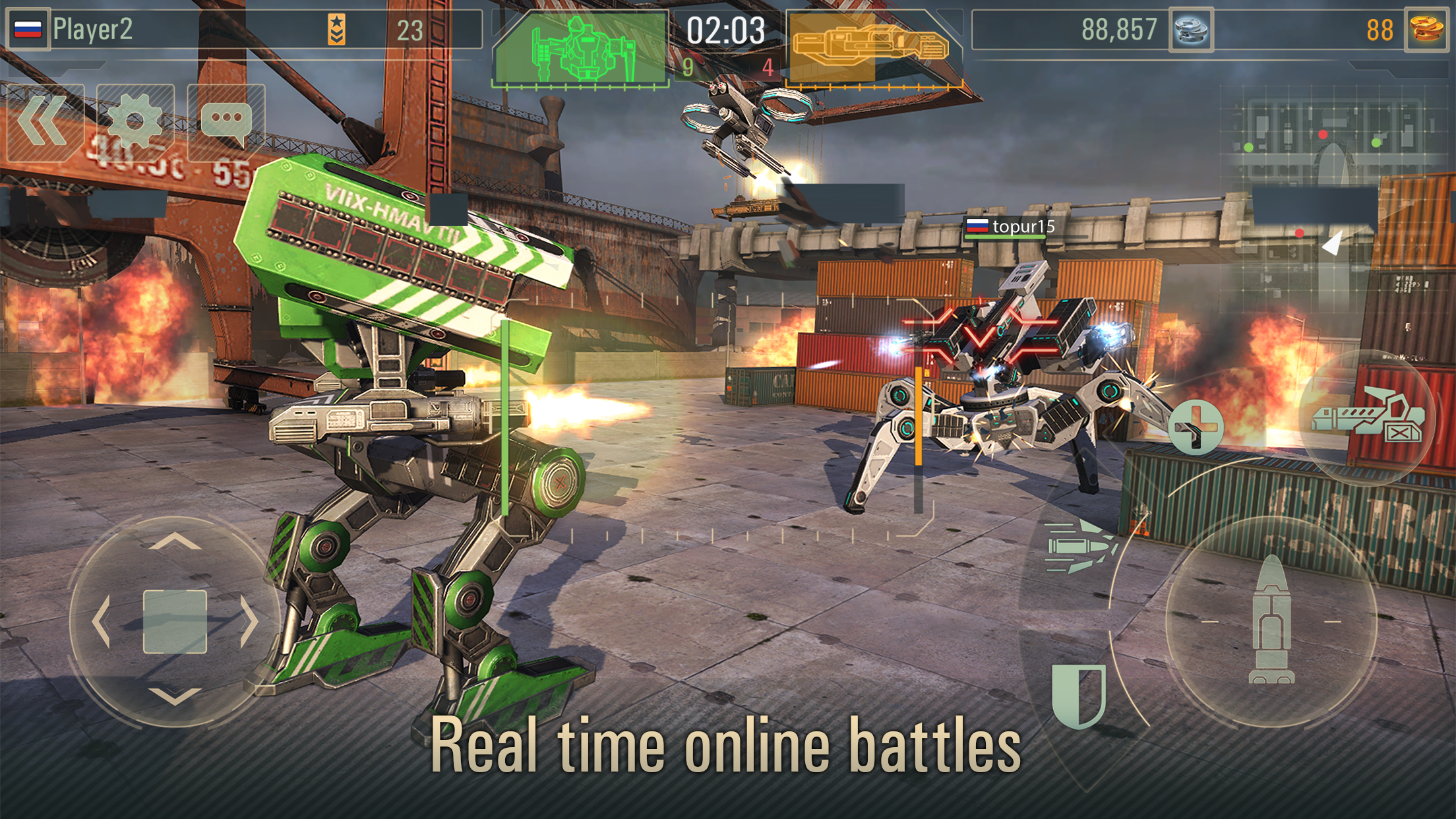Fire the main rocket weapon button

[x=1271, y=621]
